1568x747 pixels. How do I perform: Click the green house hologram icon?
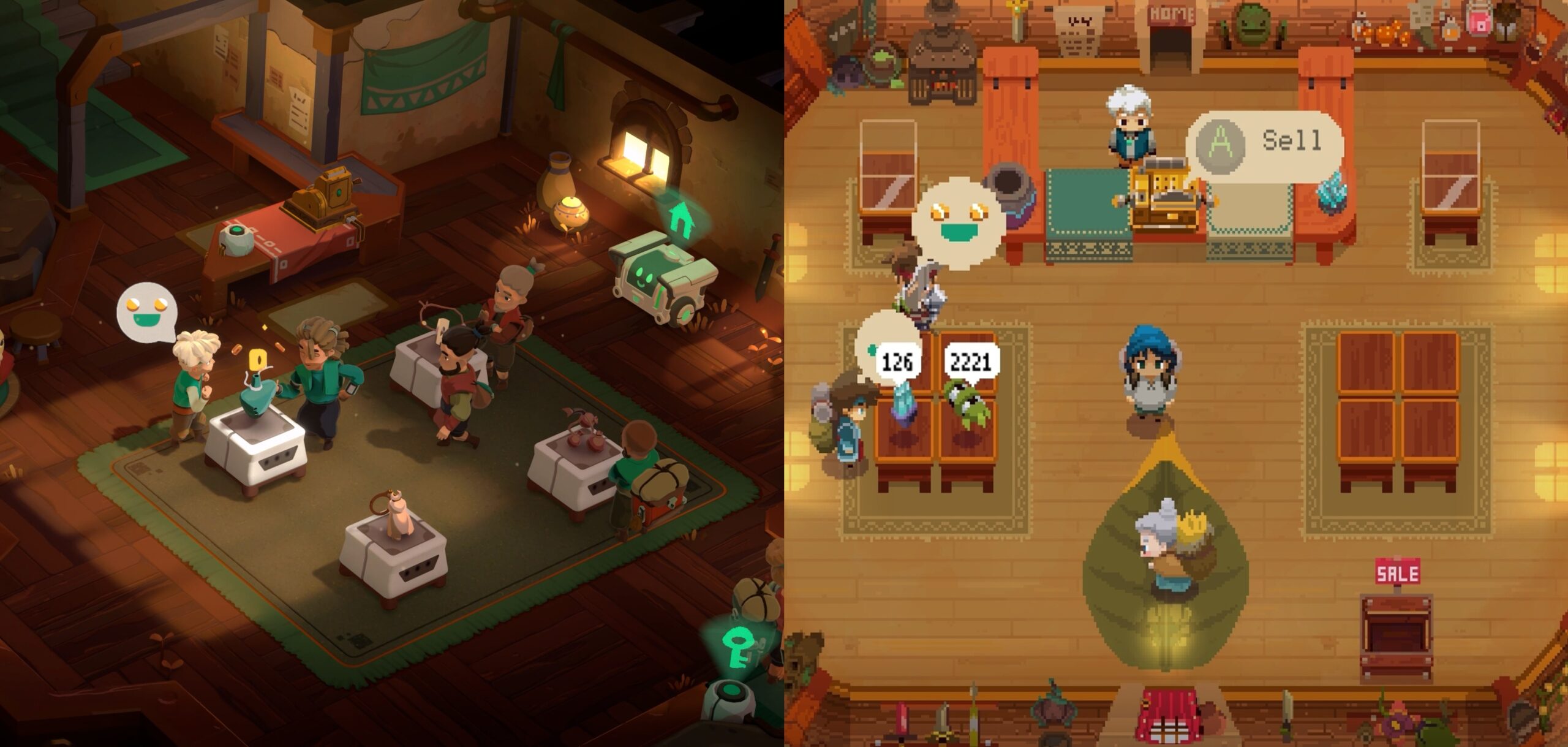pyautogui.click(x=680, y=221)
